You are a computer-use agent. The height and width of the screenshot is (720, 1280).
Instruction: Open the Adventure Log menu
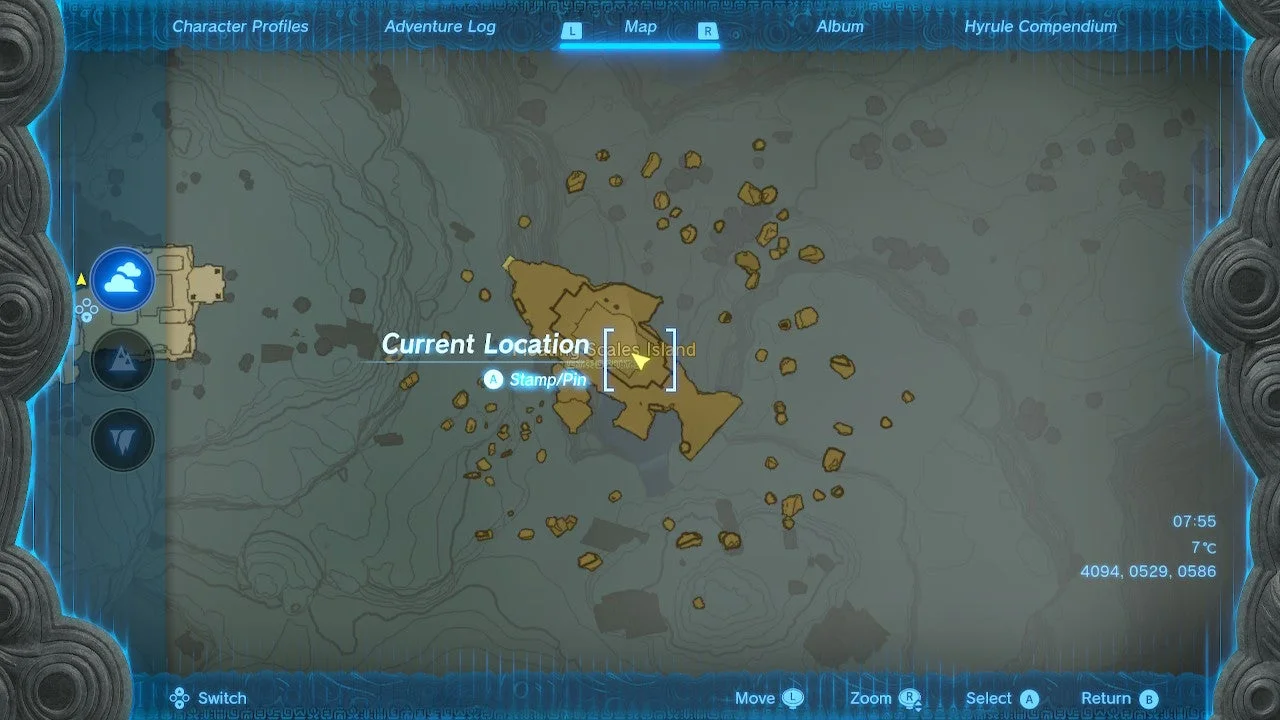(x=440, y=27)
